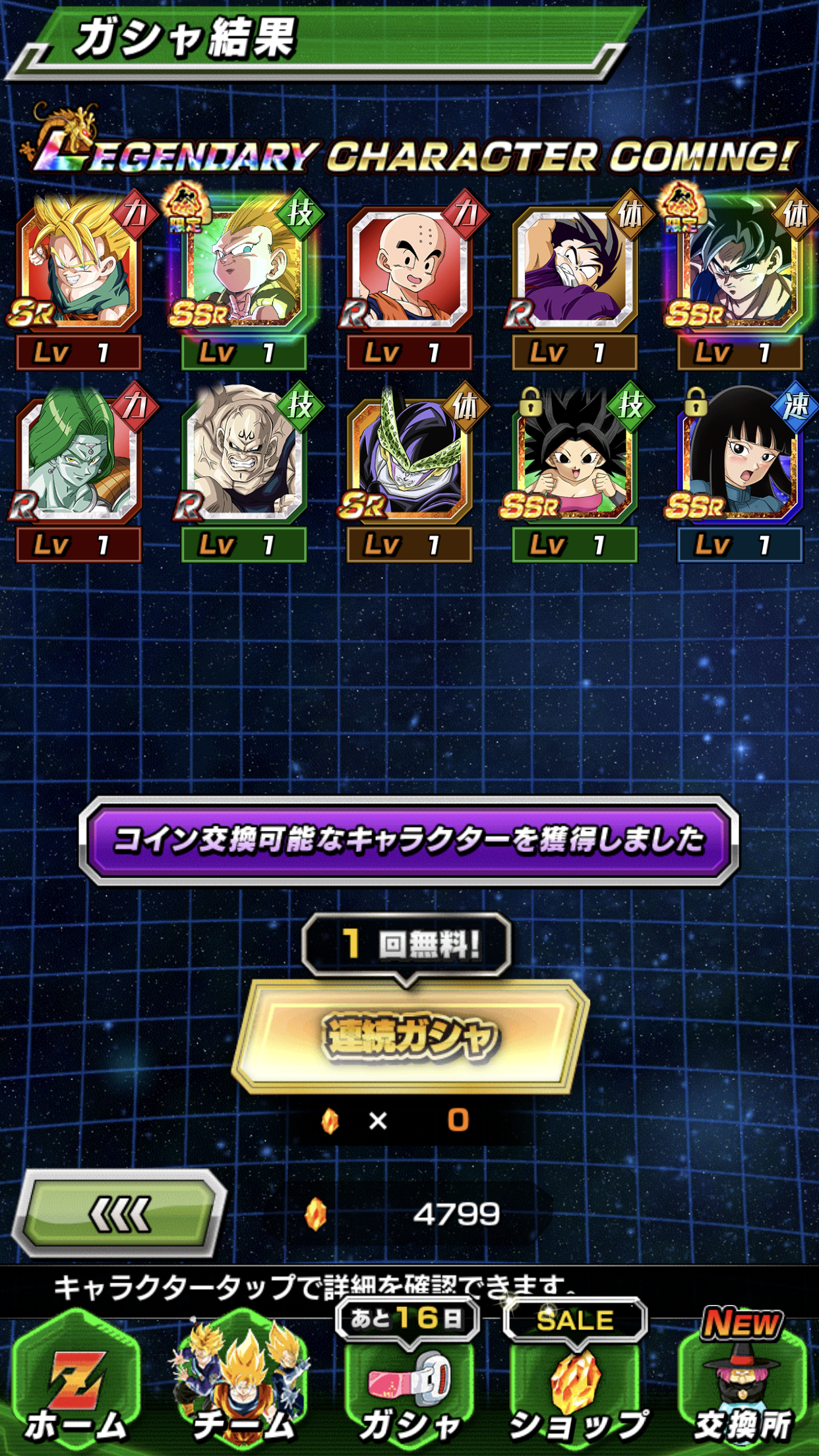
Task: Visit the ショップ Dragon Stone shop
Action: tap(575, 1391)
